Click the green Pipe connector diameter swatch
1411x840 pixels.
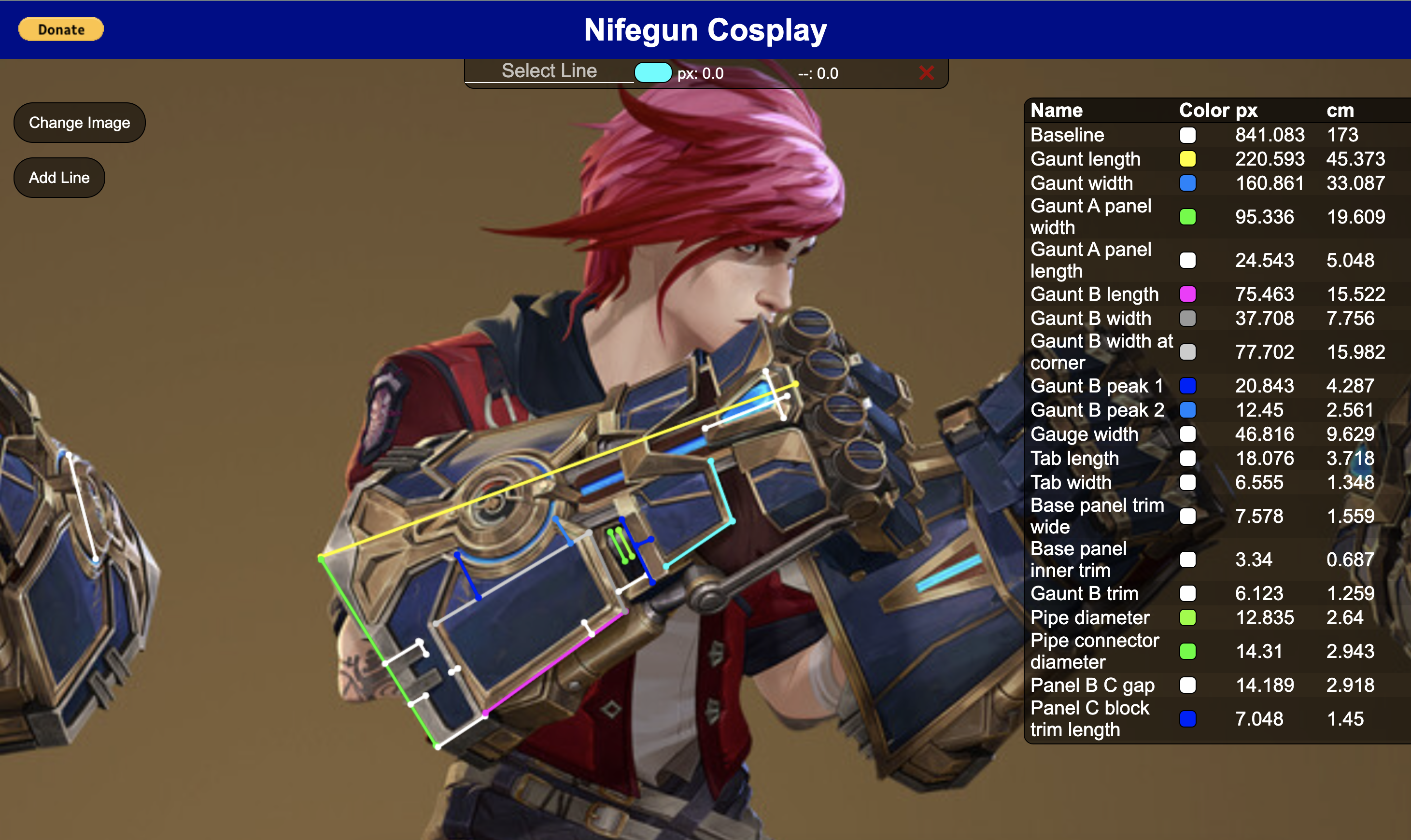pos(1188,651)
